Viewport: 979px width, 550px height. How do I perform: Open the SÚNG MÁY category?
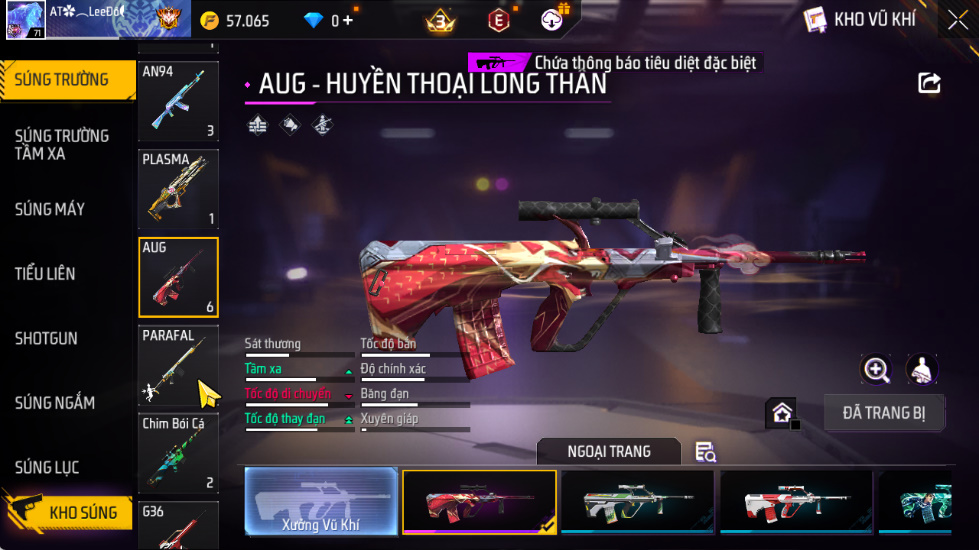50,209
